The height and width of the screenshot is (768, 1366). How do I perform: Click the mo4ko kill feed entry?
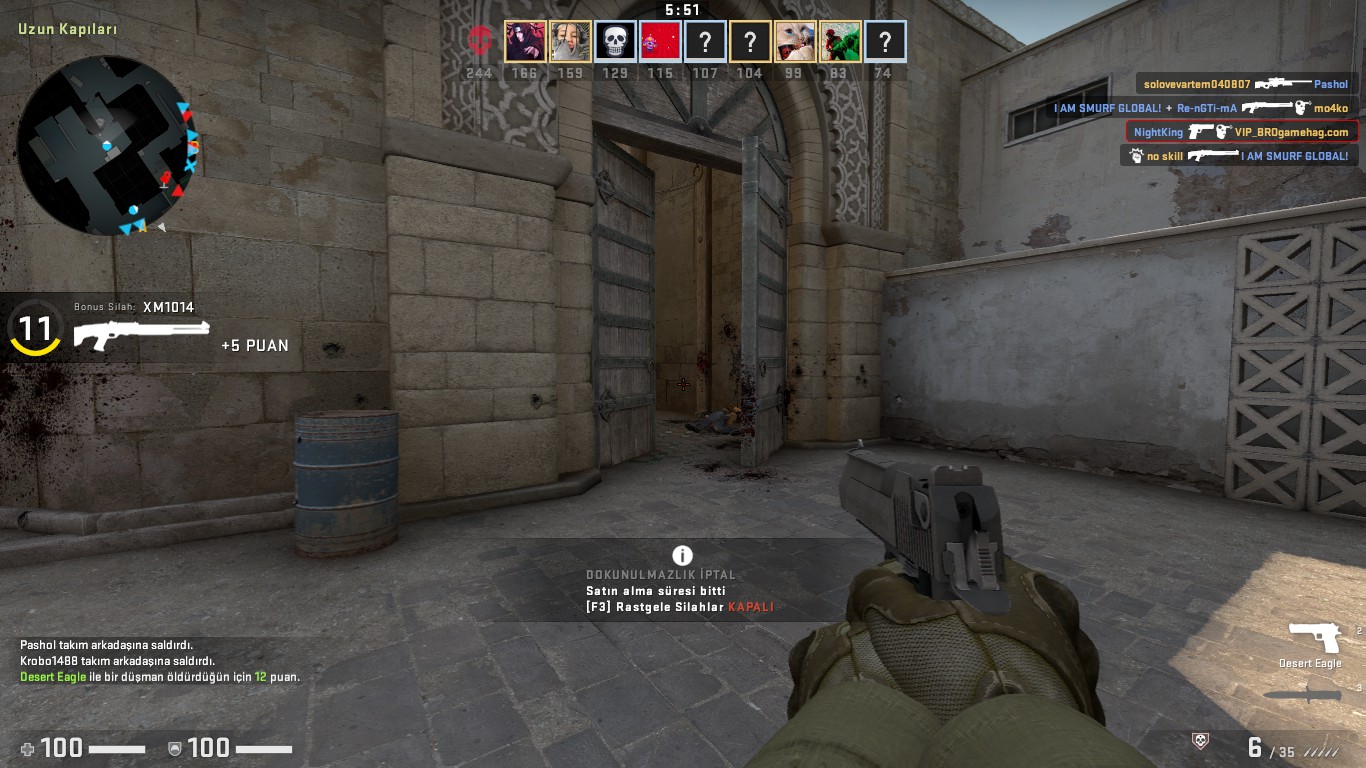1201,108
